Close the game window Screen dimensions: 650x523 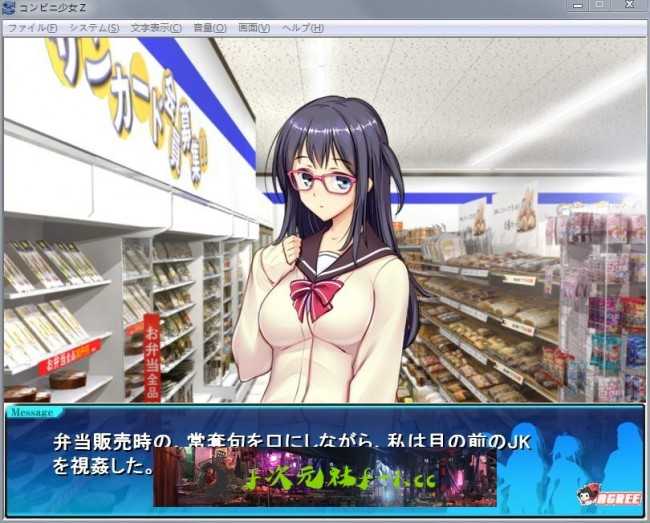630,6
